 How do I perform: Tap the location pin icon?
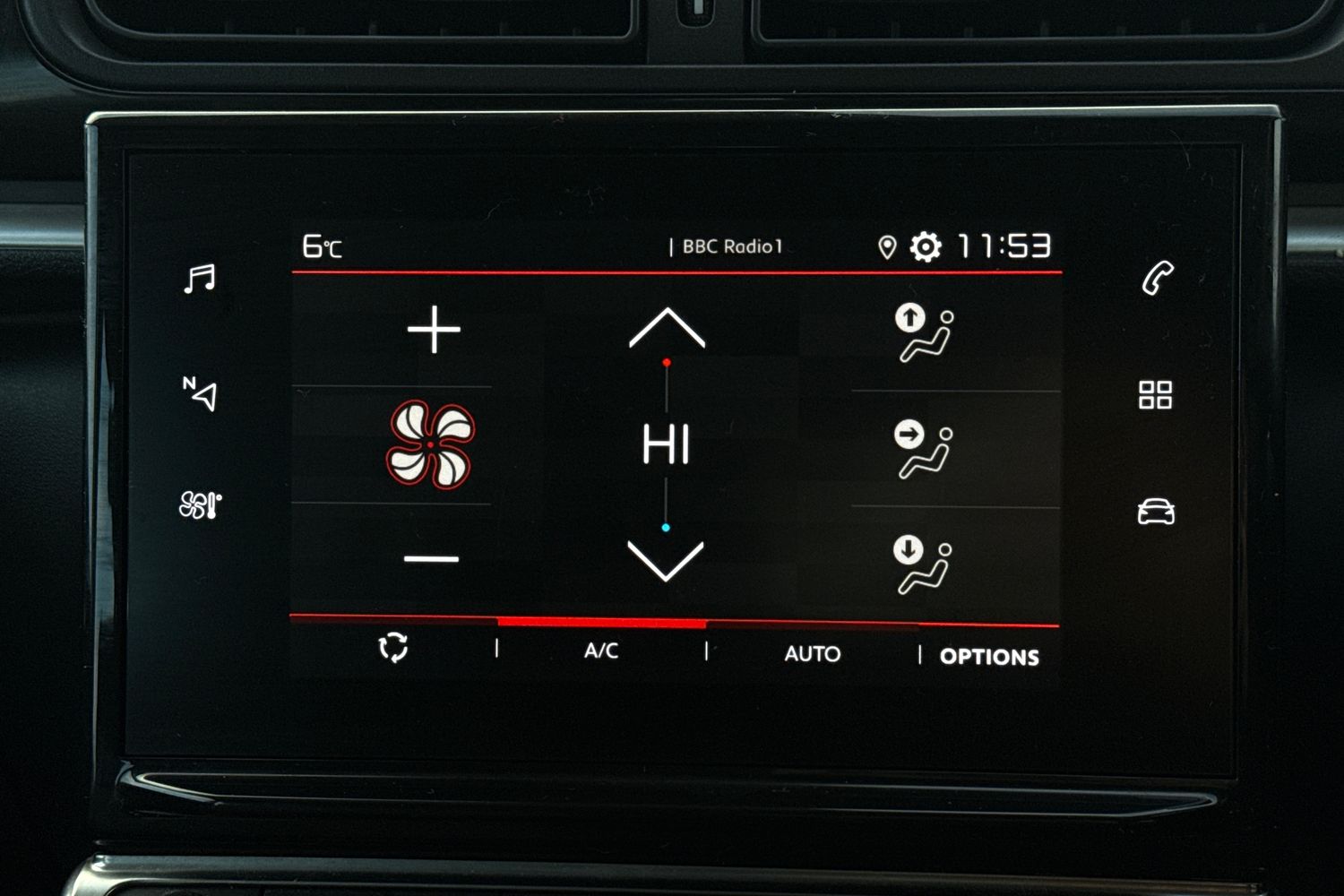(x=887, y=247)
